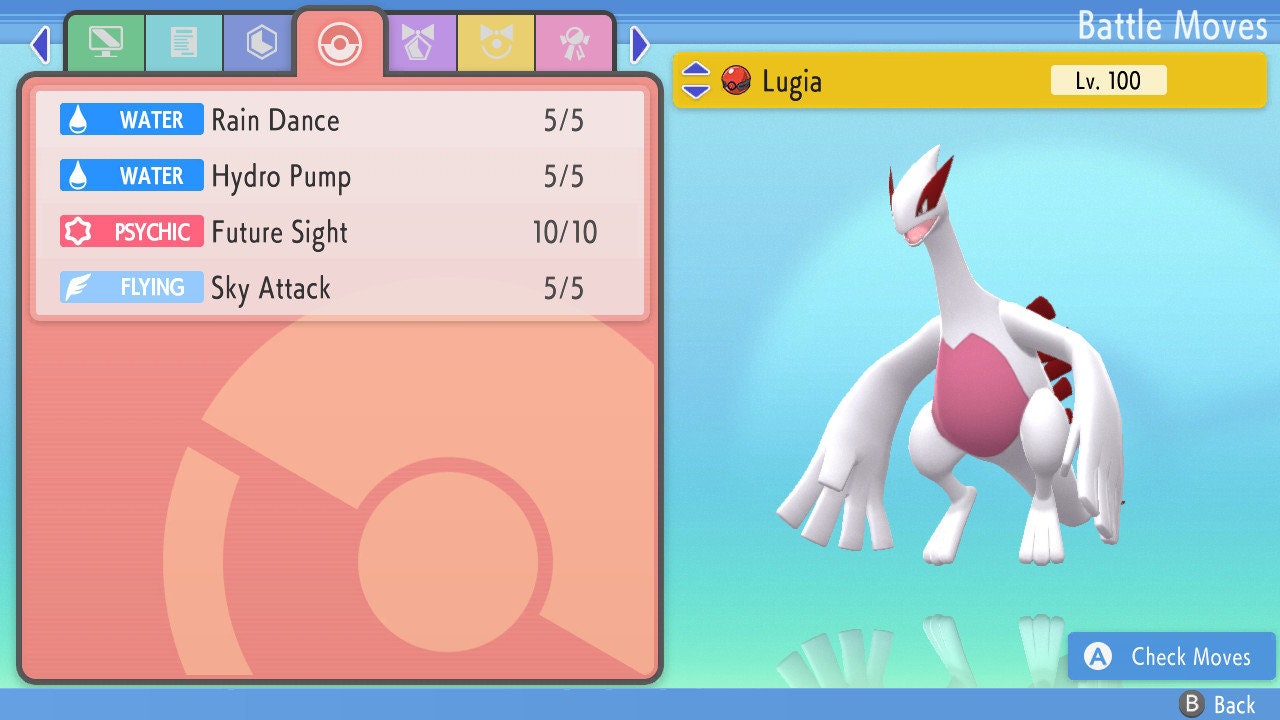The height and width of the screenshot is (720, 1280).
Task: Open the pink ribbon tab
Action: coord(574,42)
